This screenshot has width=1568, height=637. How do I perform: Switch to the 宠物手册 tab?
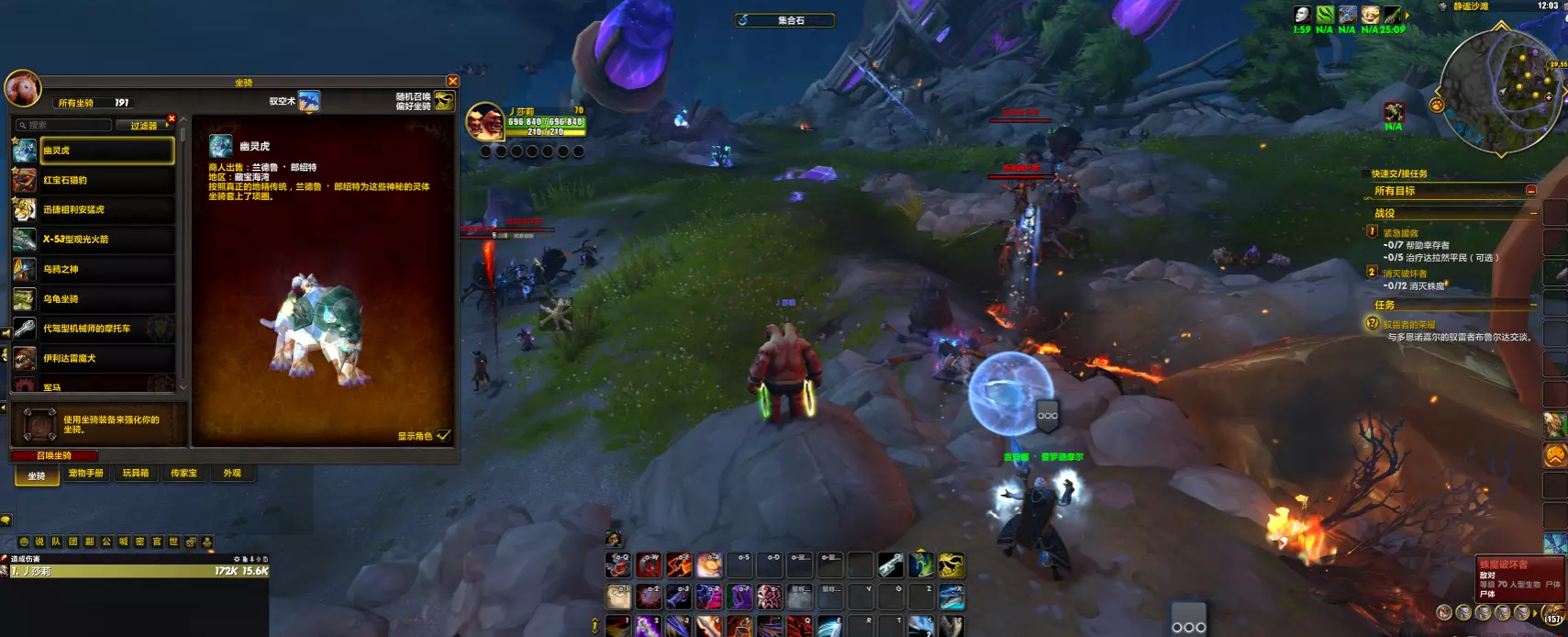(86, 474)
